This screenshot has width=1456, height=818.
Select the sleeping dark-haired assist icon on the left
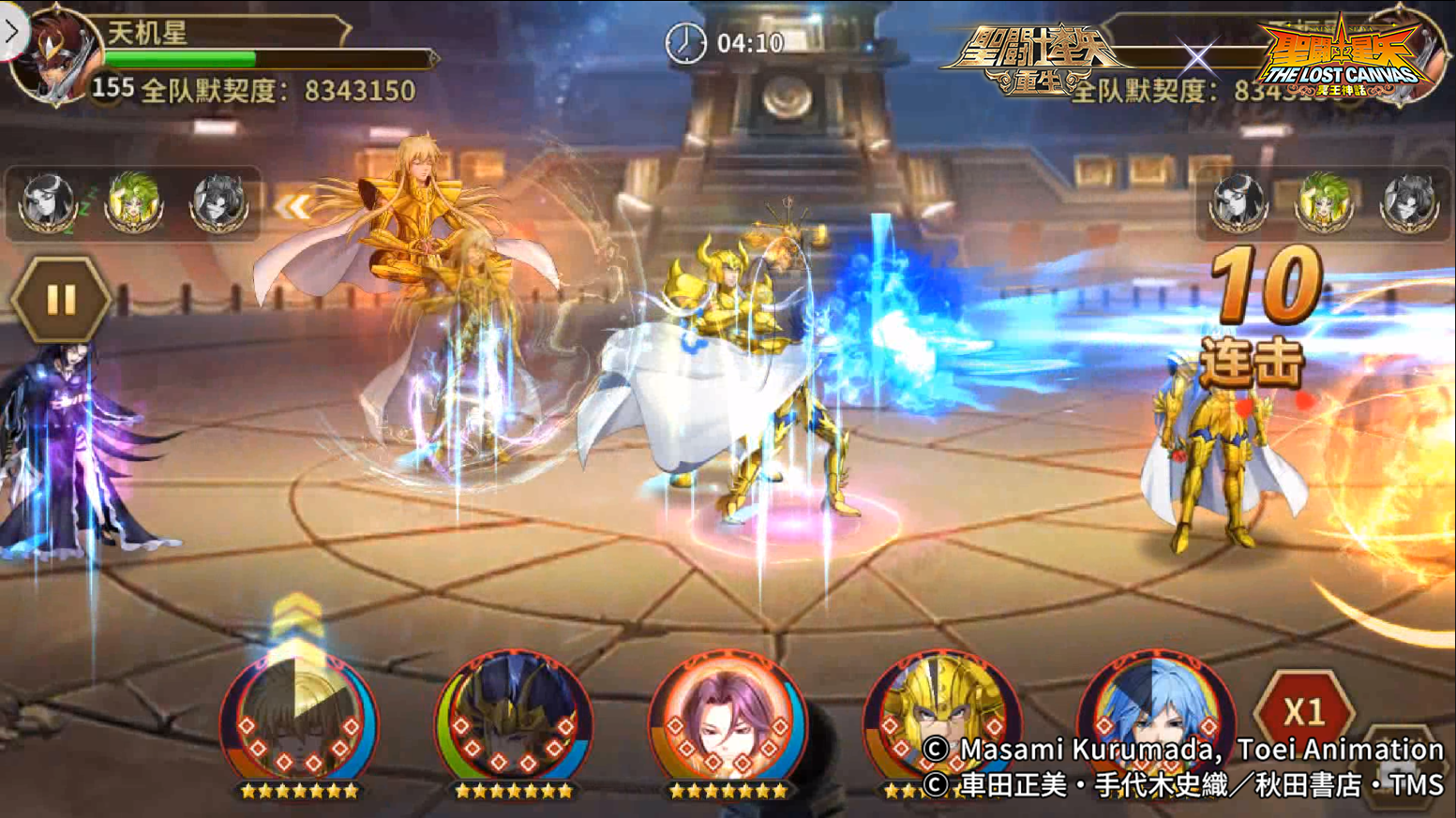pos(47,201)
